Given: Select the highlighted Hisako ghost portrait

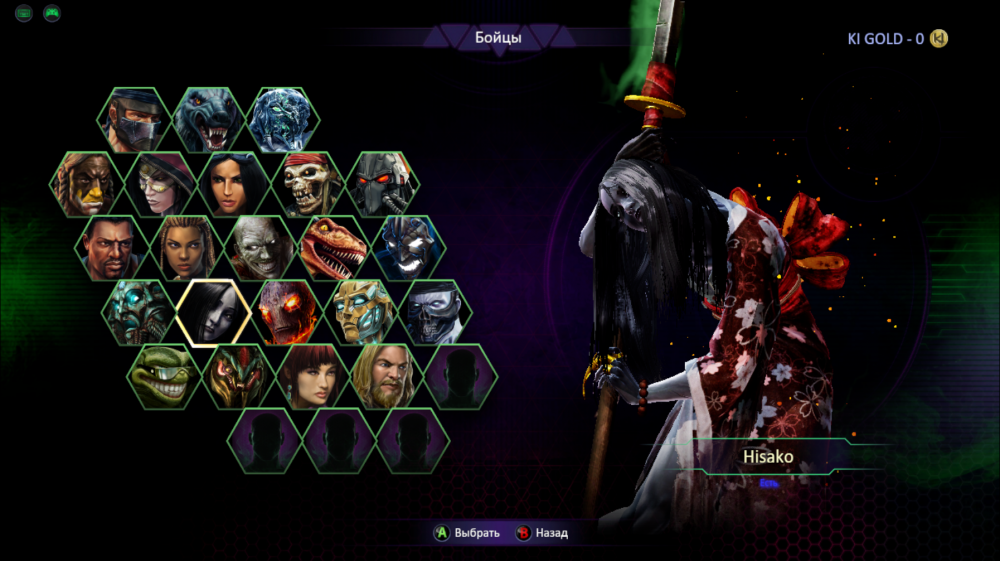Looking at the screenshot, I should pos(213,312).
